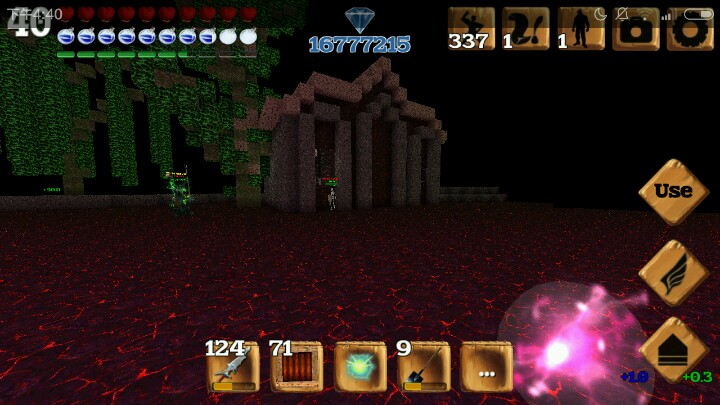Open the character silhouette panel

coord(581,29)
